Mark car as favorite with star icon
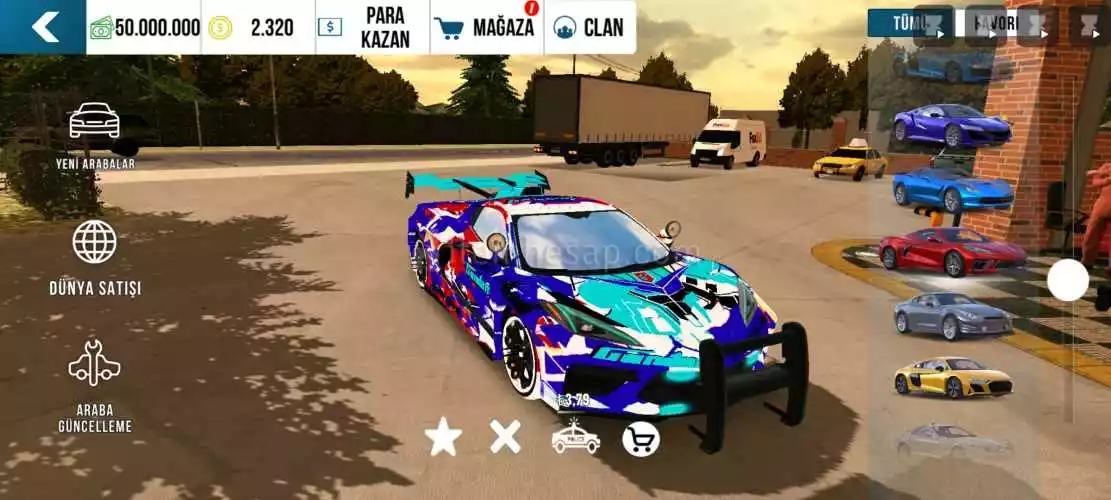 (443, 437)
